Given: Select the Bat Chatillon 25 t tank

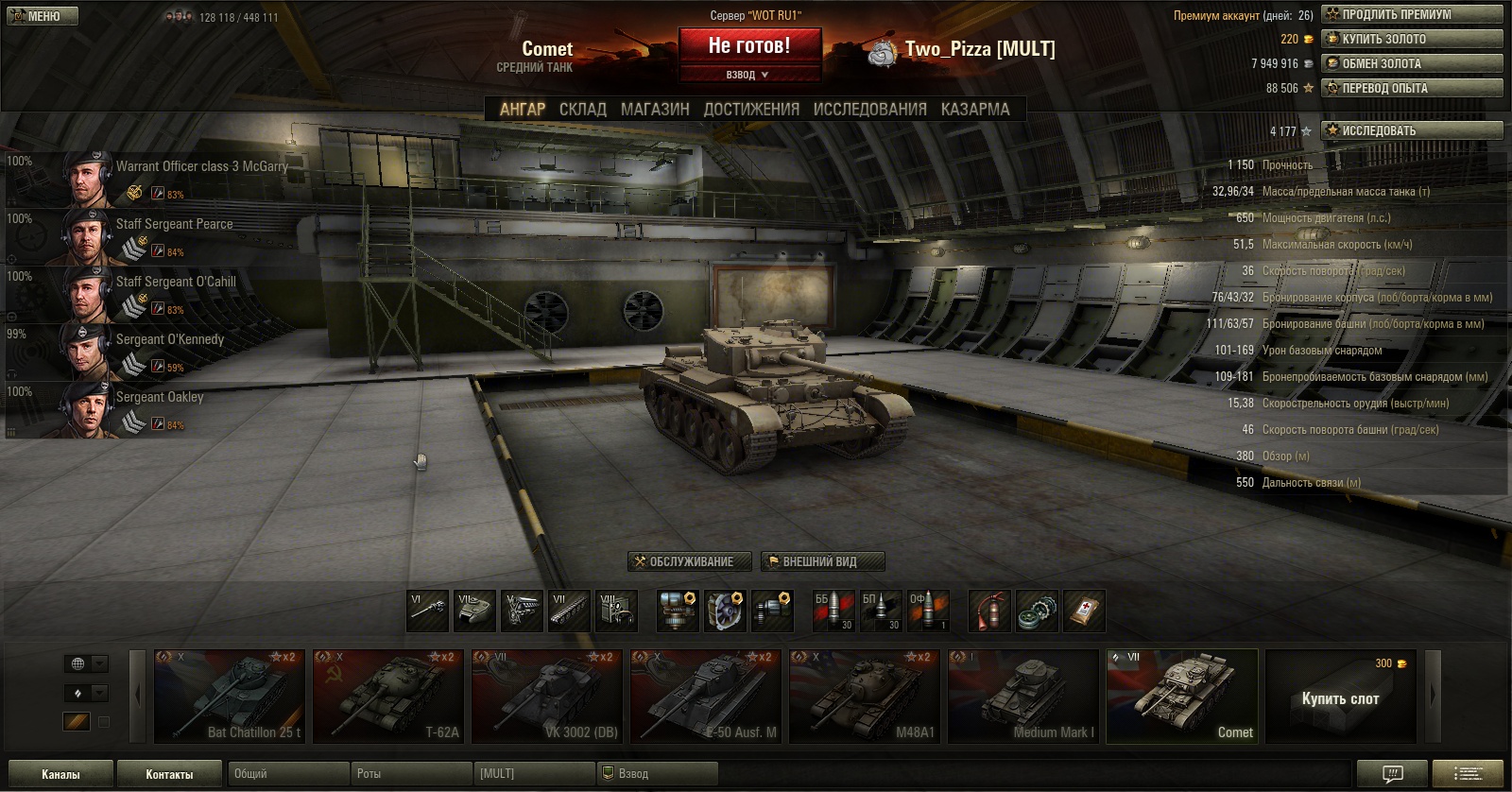Looking at the screenshot, I should pos(230,696).
